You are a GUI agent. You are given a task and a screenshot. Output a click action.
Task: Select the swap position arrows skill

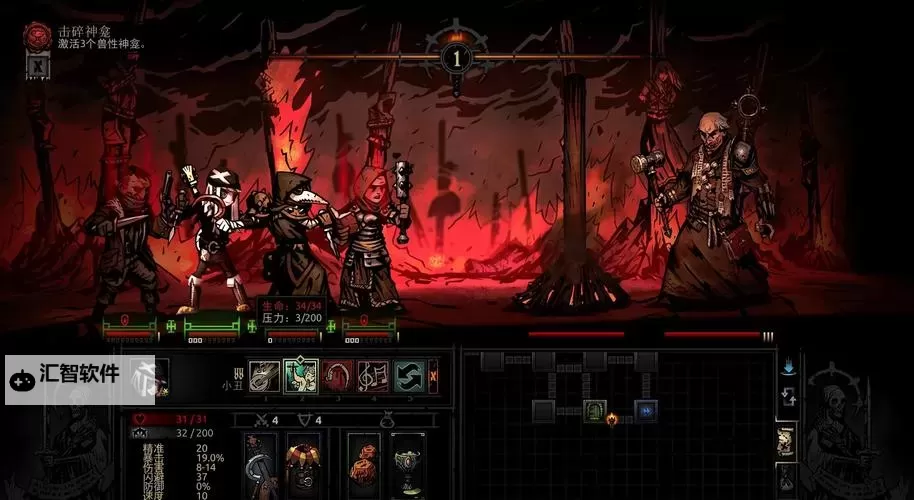pyautogui.click(x=408, y=376)
